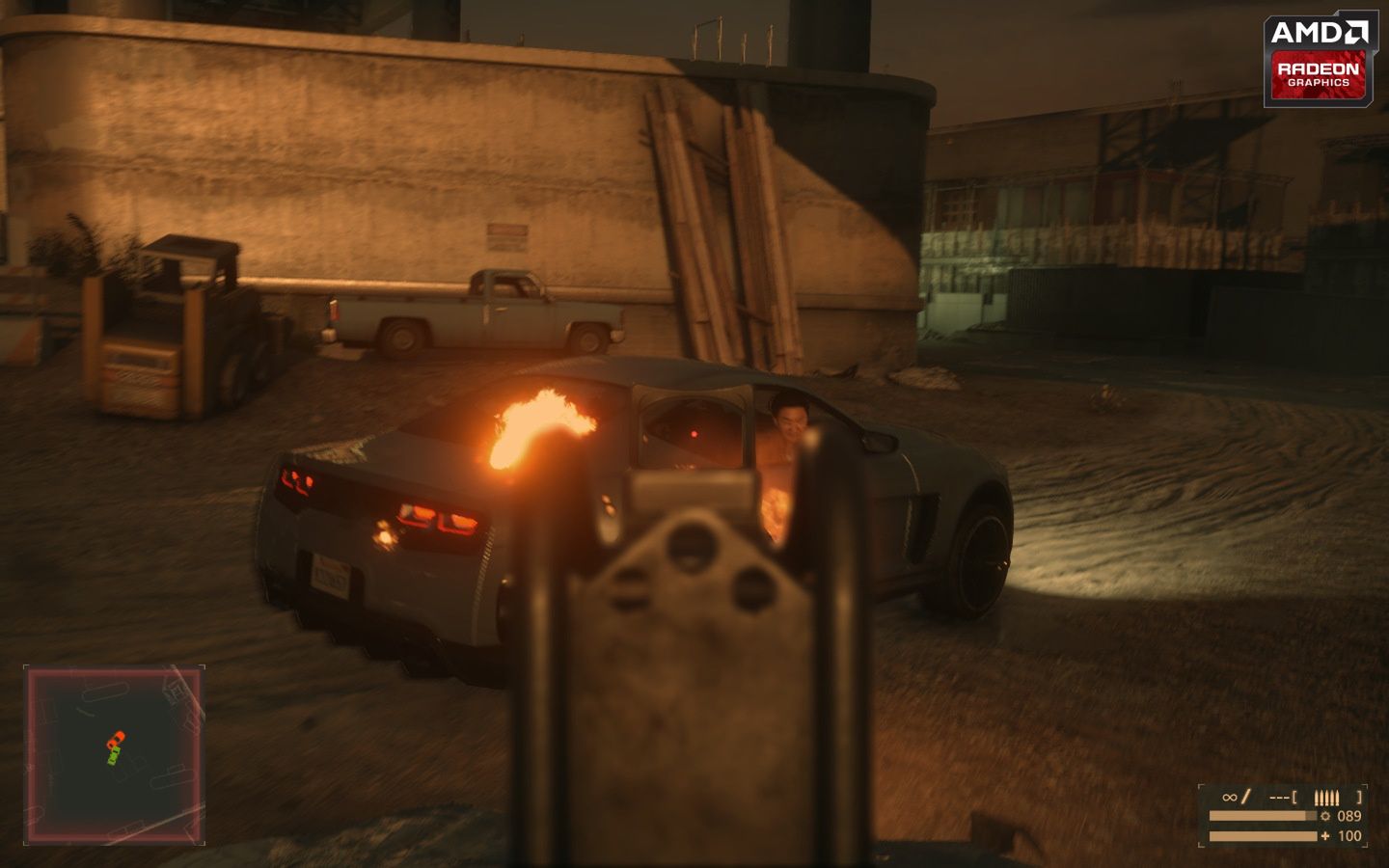Click the 100 health value text
1389x868 pixels.
(x=1349, y=836)
